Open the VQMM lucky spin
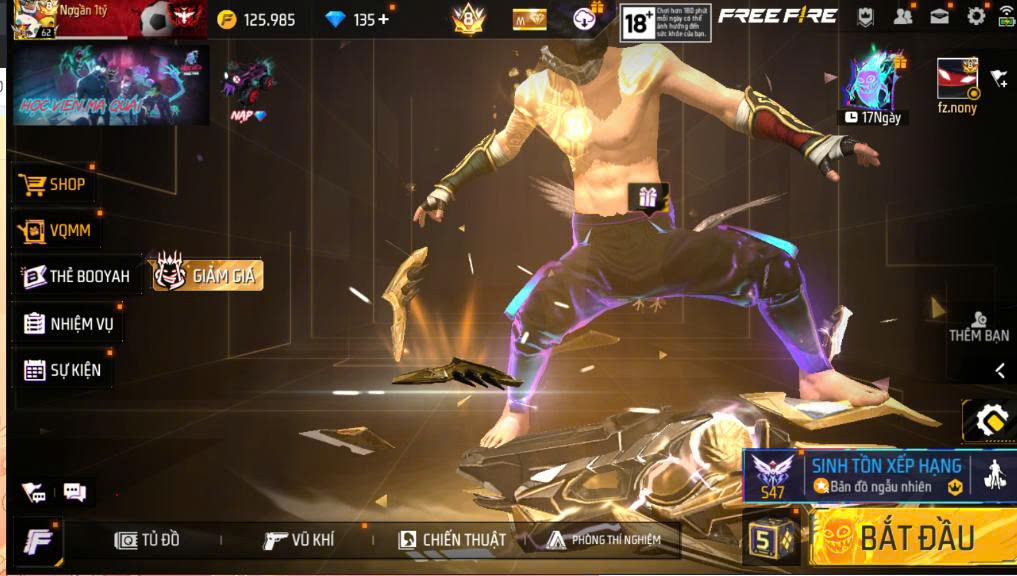Image resolution: width=1017 pixels, height=576 pixels. coord(59,232)
